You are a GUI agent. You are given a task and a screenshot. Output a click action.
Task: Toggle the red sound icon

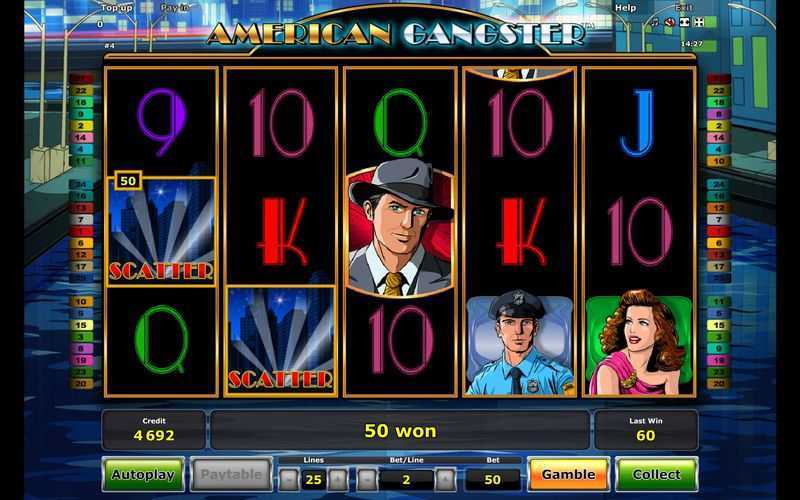(x=669, y=22)
